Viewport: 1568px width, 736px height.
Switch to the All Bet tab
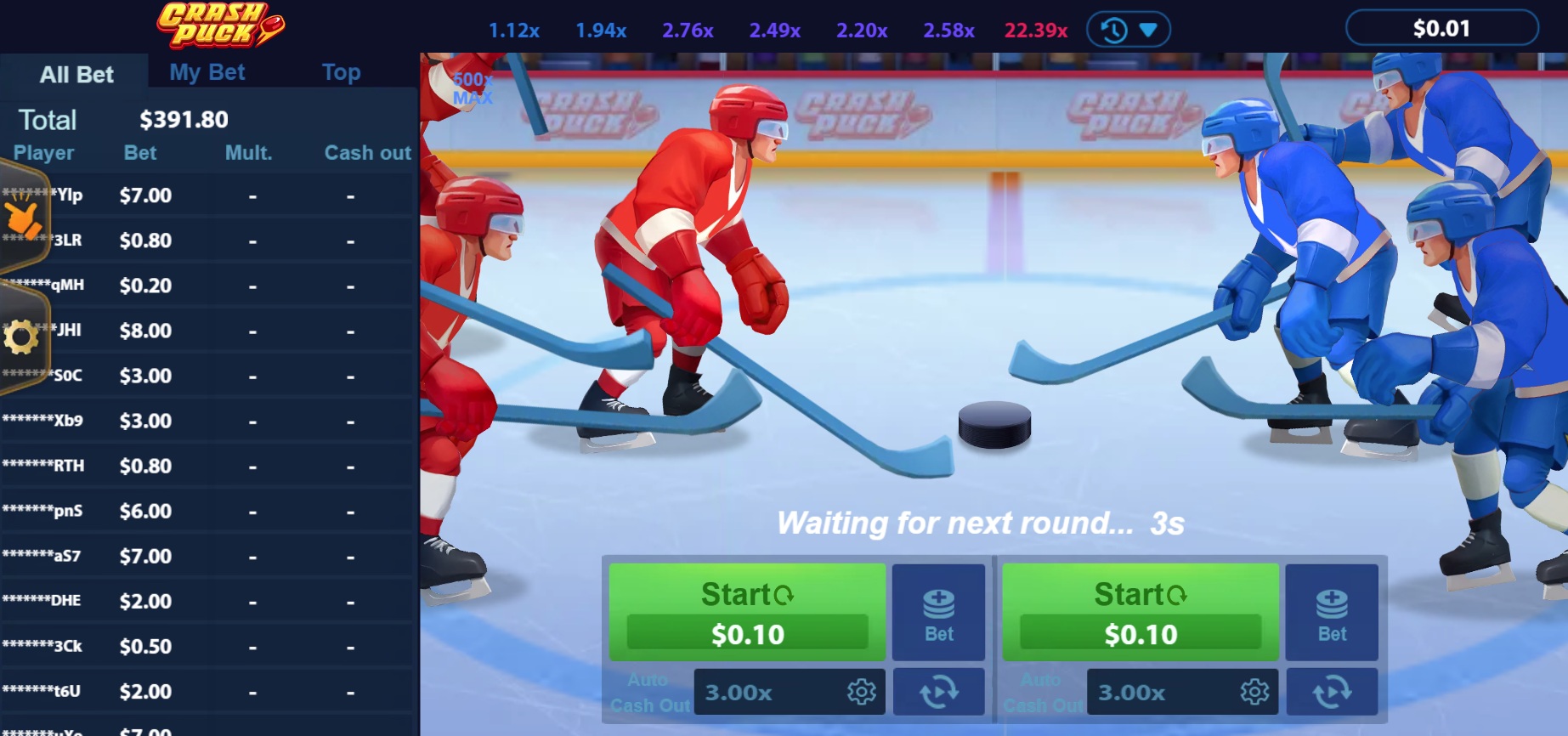point(76,74)
